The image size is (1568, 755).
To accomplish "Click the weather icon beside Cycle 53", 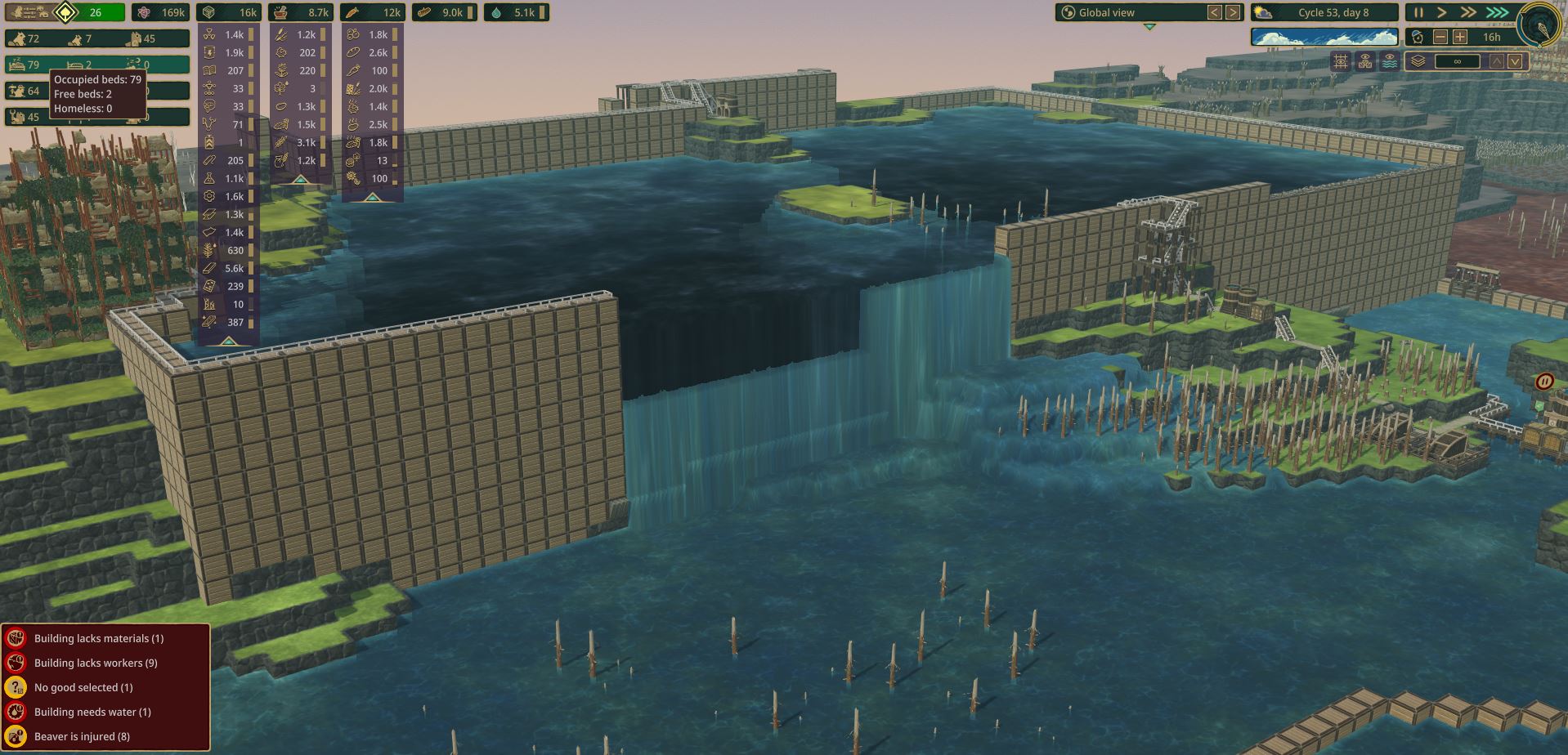I will (x=1263, y=12).
